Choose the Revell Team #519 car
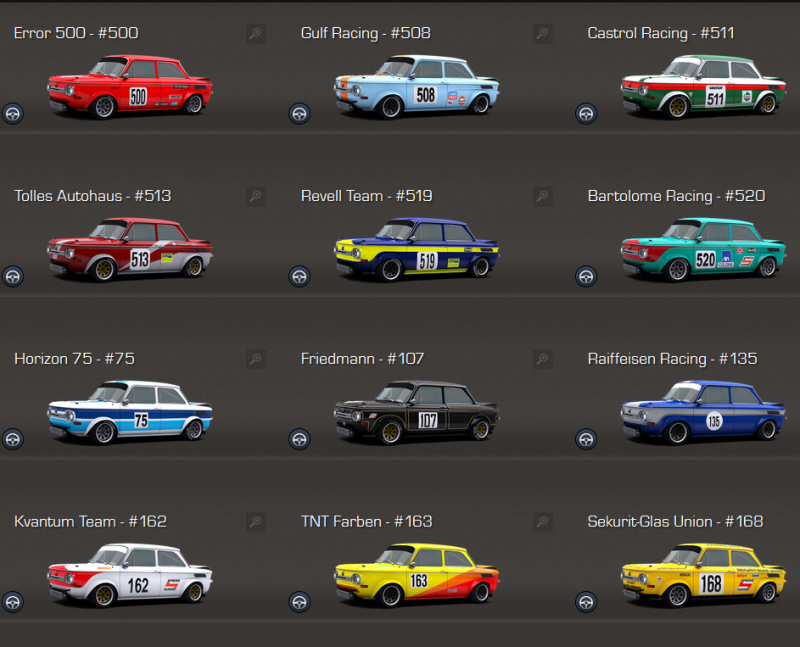The width and height of the screenshot is (800, 647). (415, 250)
